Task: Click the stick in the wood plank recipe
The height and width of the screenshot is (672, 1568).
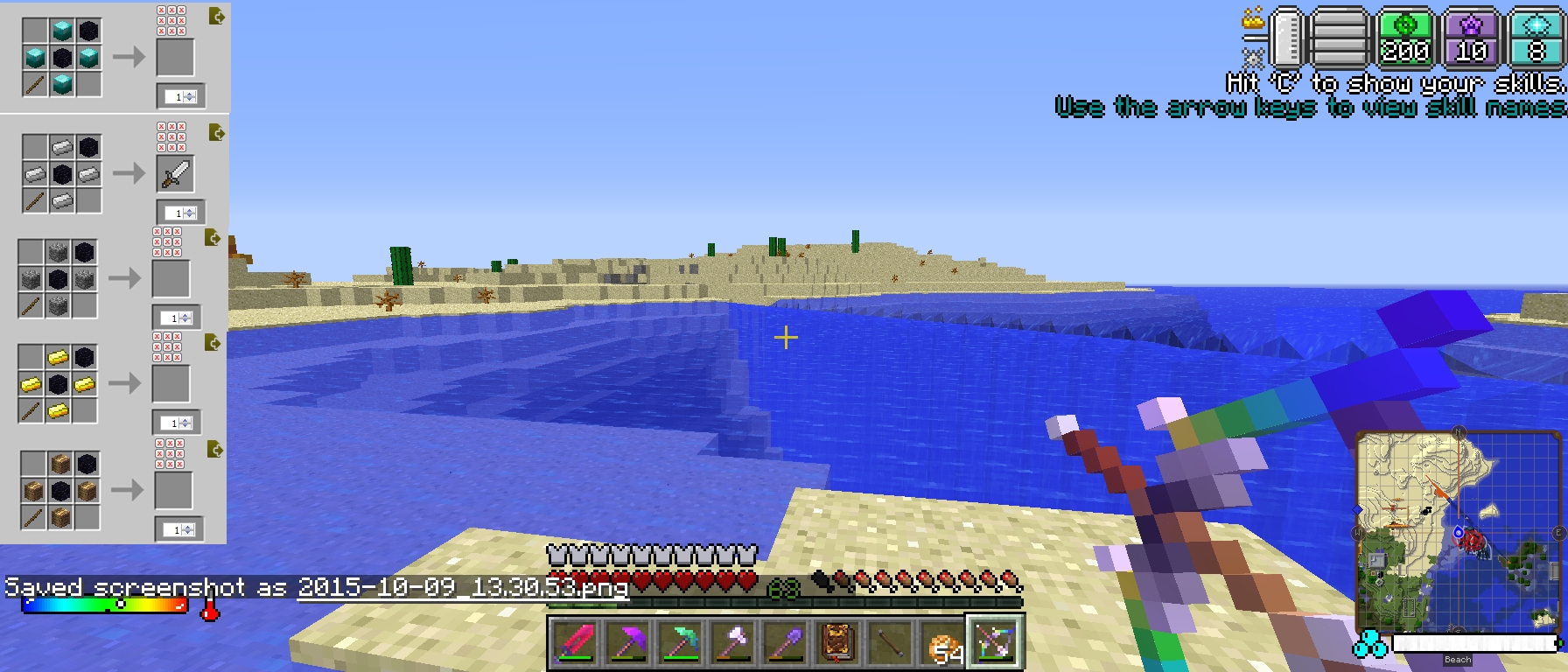Action: pyautogui.click(x=34, y=518)
